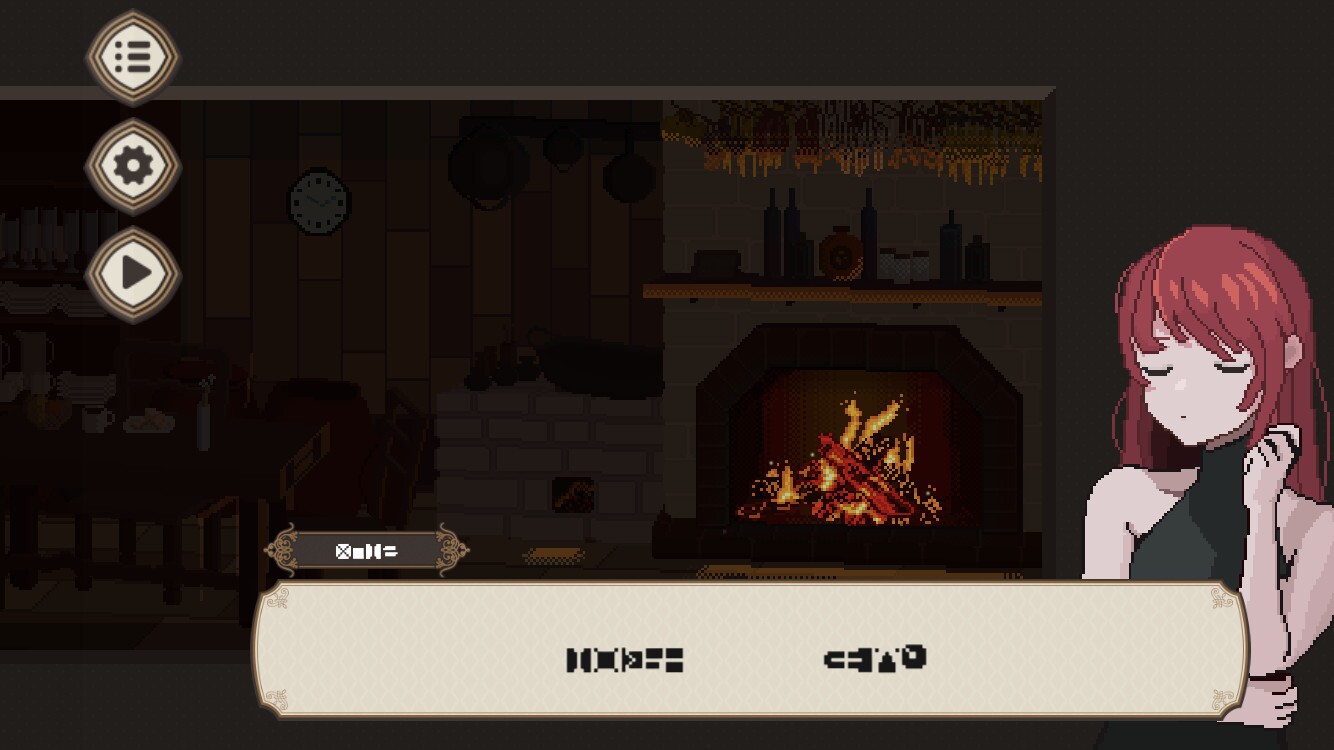Viewport: 1334px width, 750px height.
Task: Open the settings gear icon
Action: pos(131,166)
